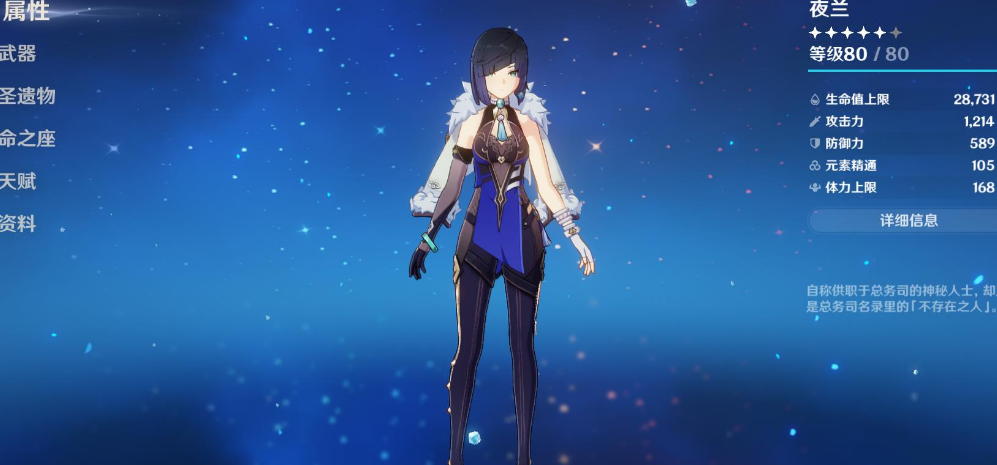Show the 天赋 talents tab
Viewport: 997px width, 465px height.
pos(19,182)
